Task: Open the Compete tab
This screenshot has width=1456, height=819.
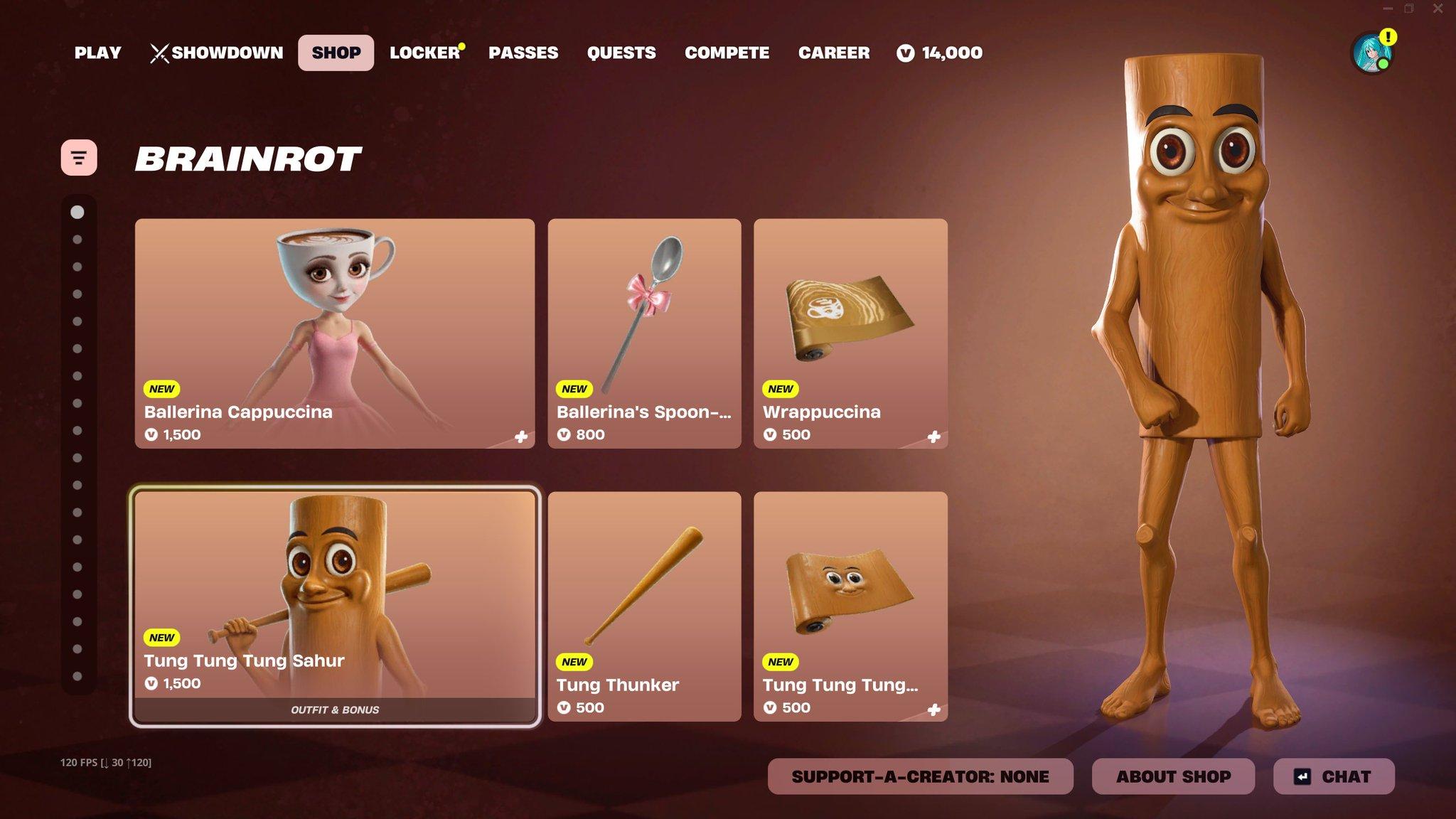Action: [727, 53]
